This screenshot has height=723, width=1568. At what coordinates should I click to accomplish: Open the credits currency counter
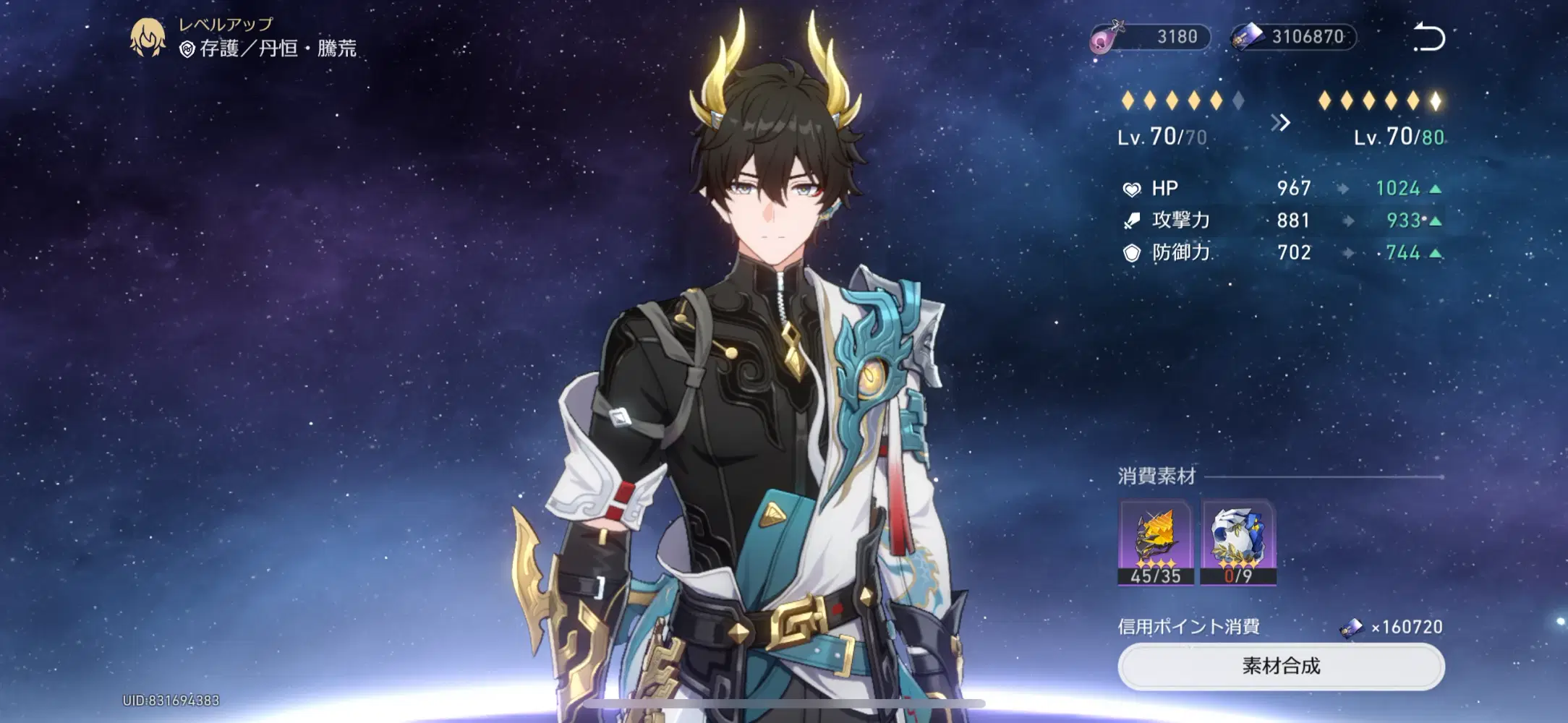(x=1293, y=37)
